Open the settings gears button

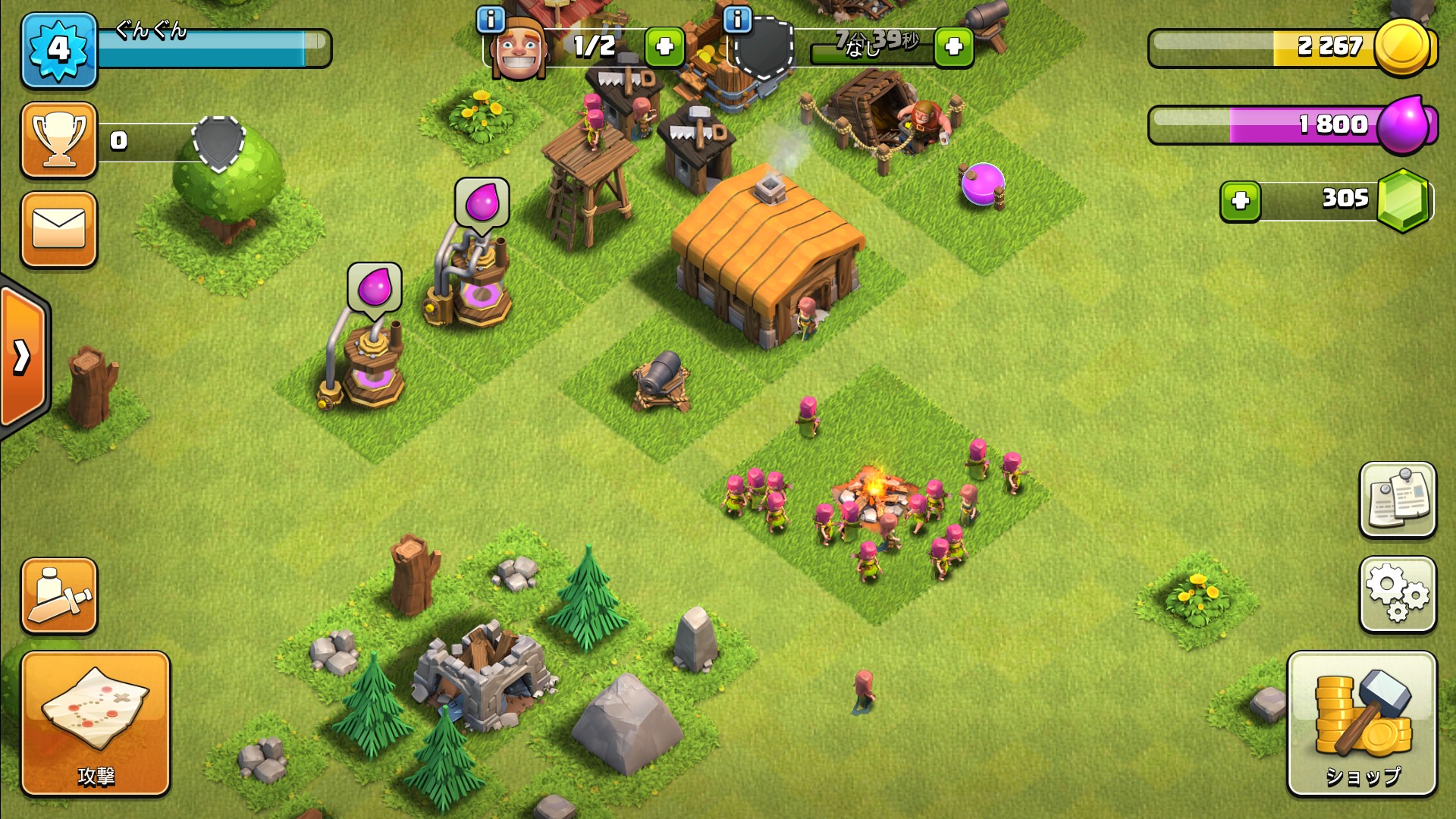pos(1397,595)
